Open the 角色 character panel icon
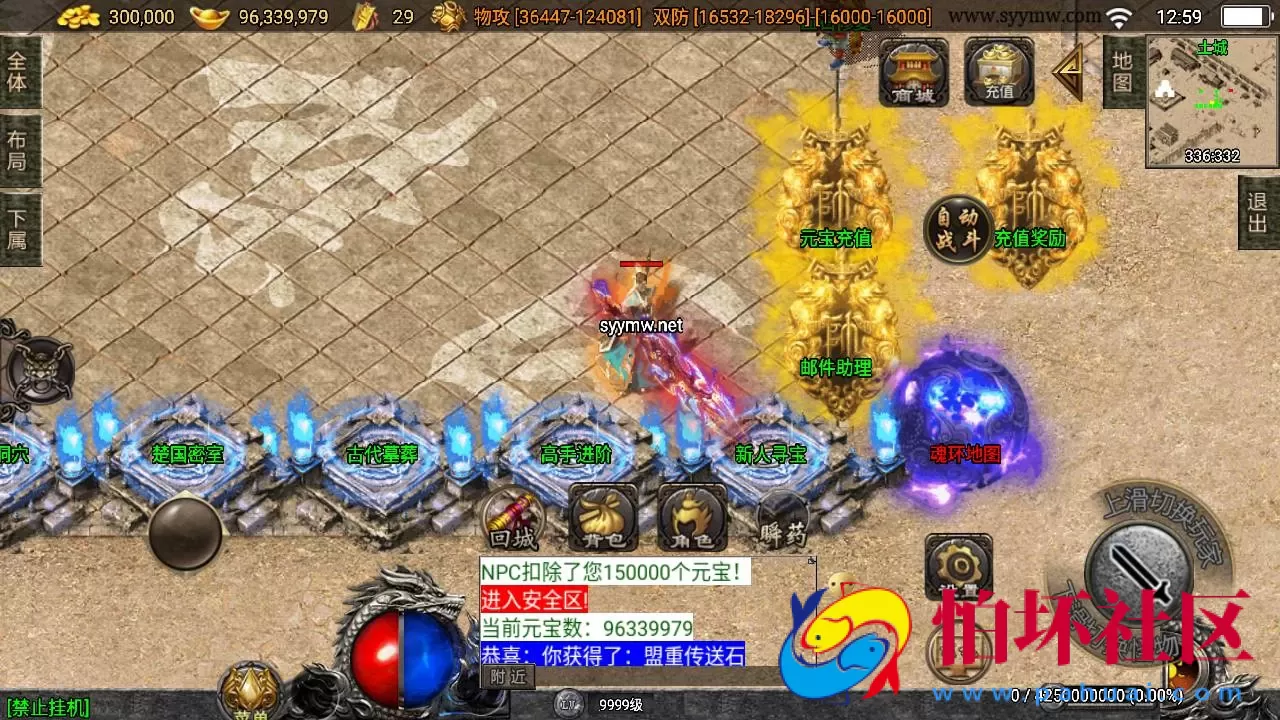The height and width of the screenshot is (720, 1280). point(691,519)
